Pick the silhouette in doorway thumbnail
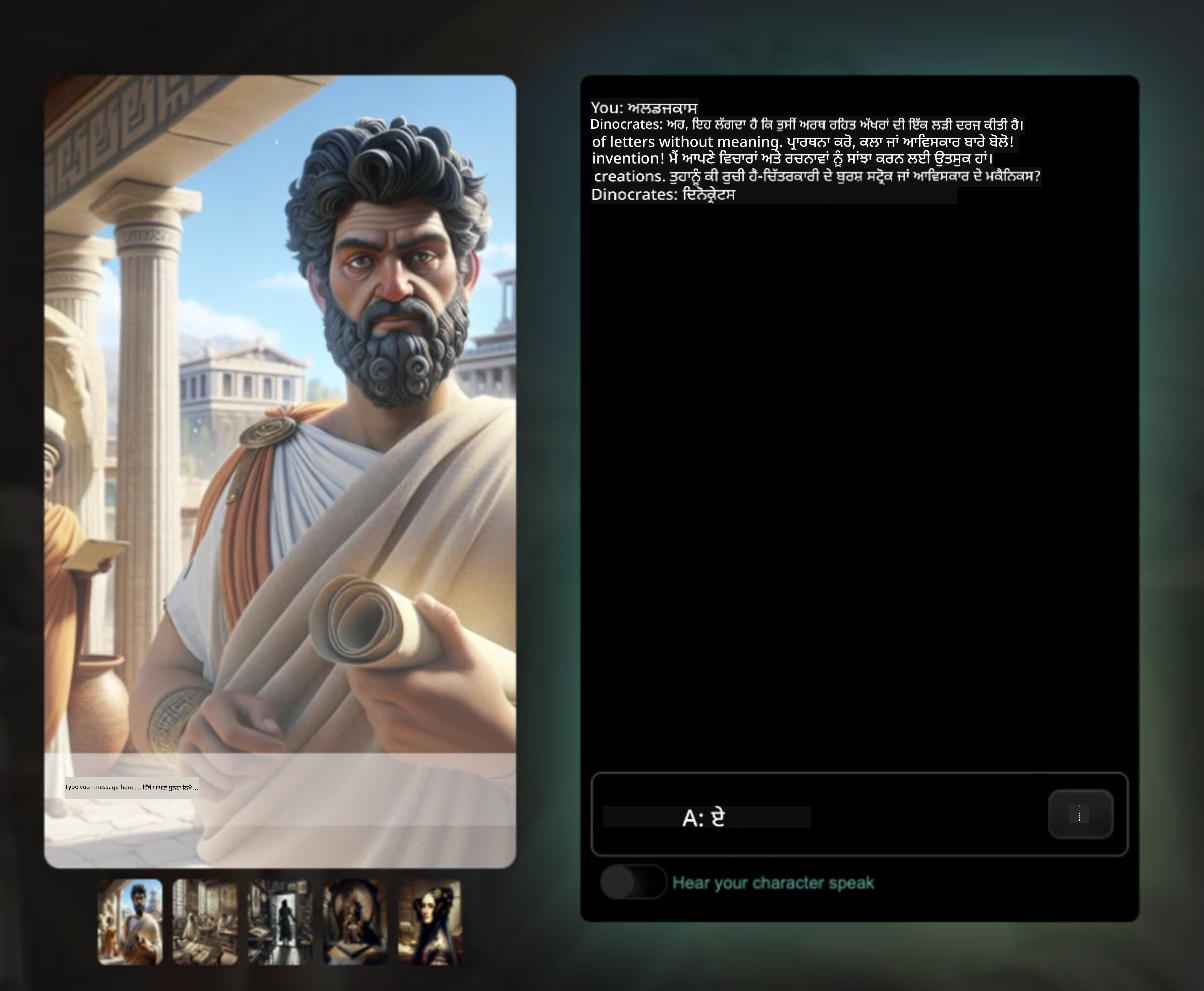Screen dimensions: 1204x991 [x=280, y=921]
